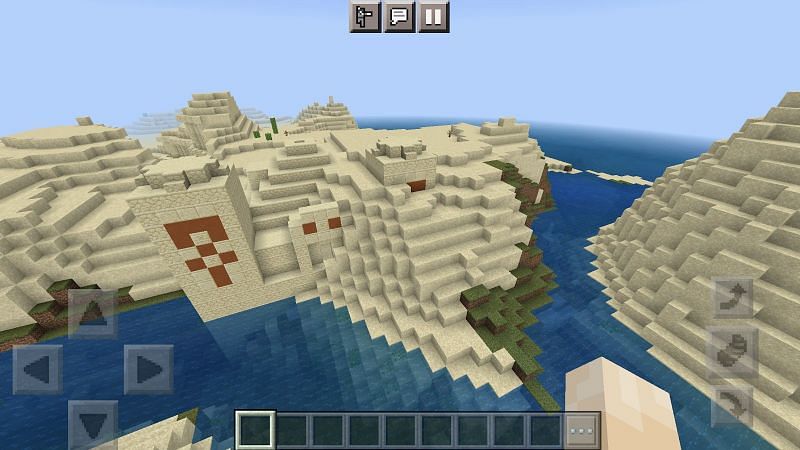The height and width of the screenshot is (450, 800).
Task: Tap the move backward arrow
Action: click(x=91, y=423)
